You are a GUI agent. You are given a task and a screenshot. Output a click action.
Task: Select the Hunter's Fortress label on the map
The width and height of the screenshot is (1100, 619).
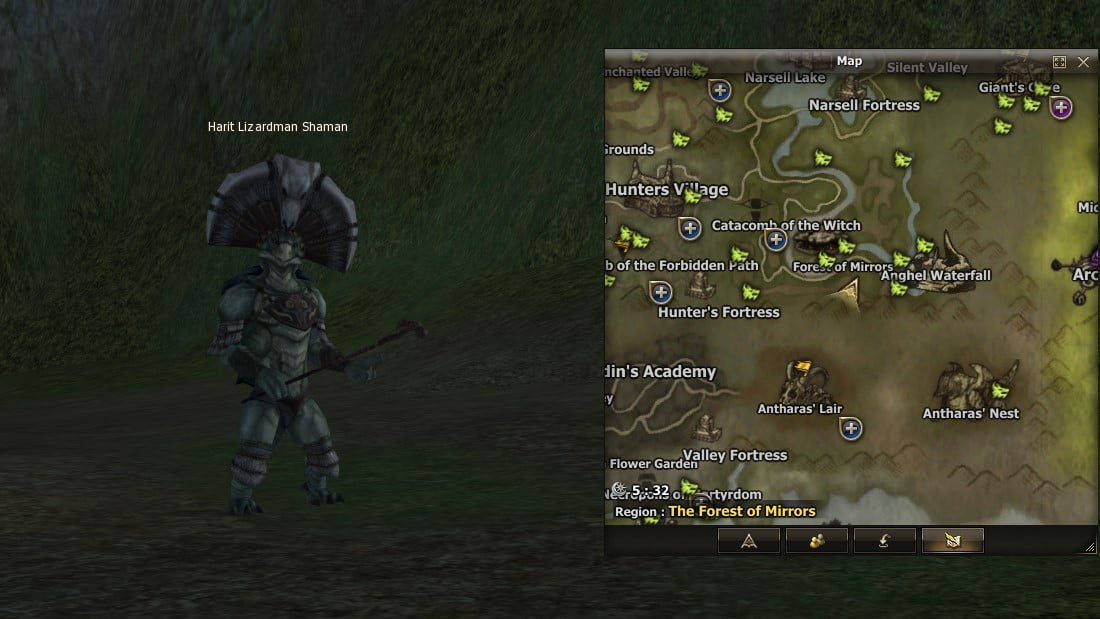tap(718, 312)
